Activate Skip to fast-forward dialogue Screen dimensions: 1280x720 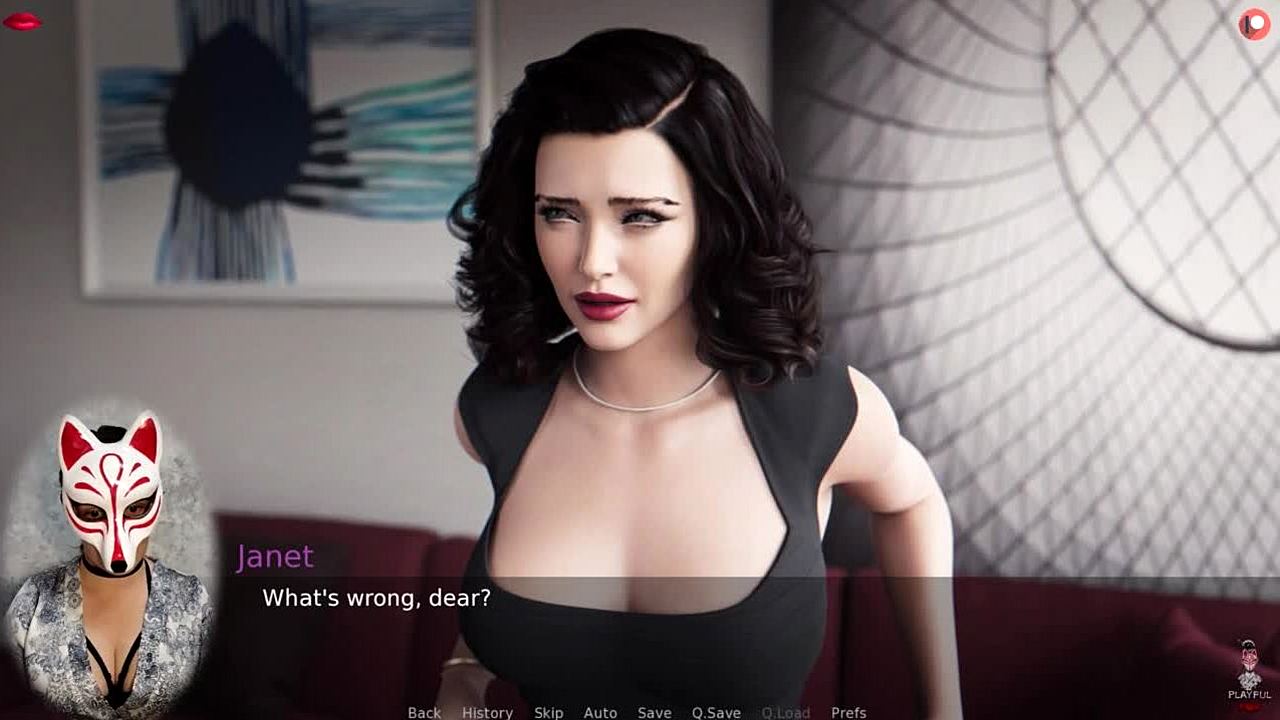tap(548, 712)
